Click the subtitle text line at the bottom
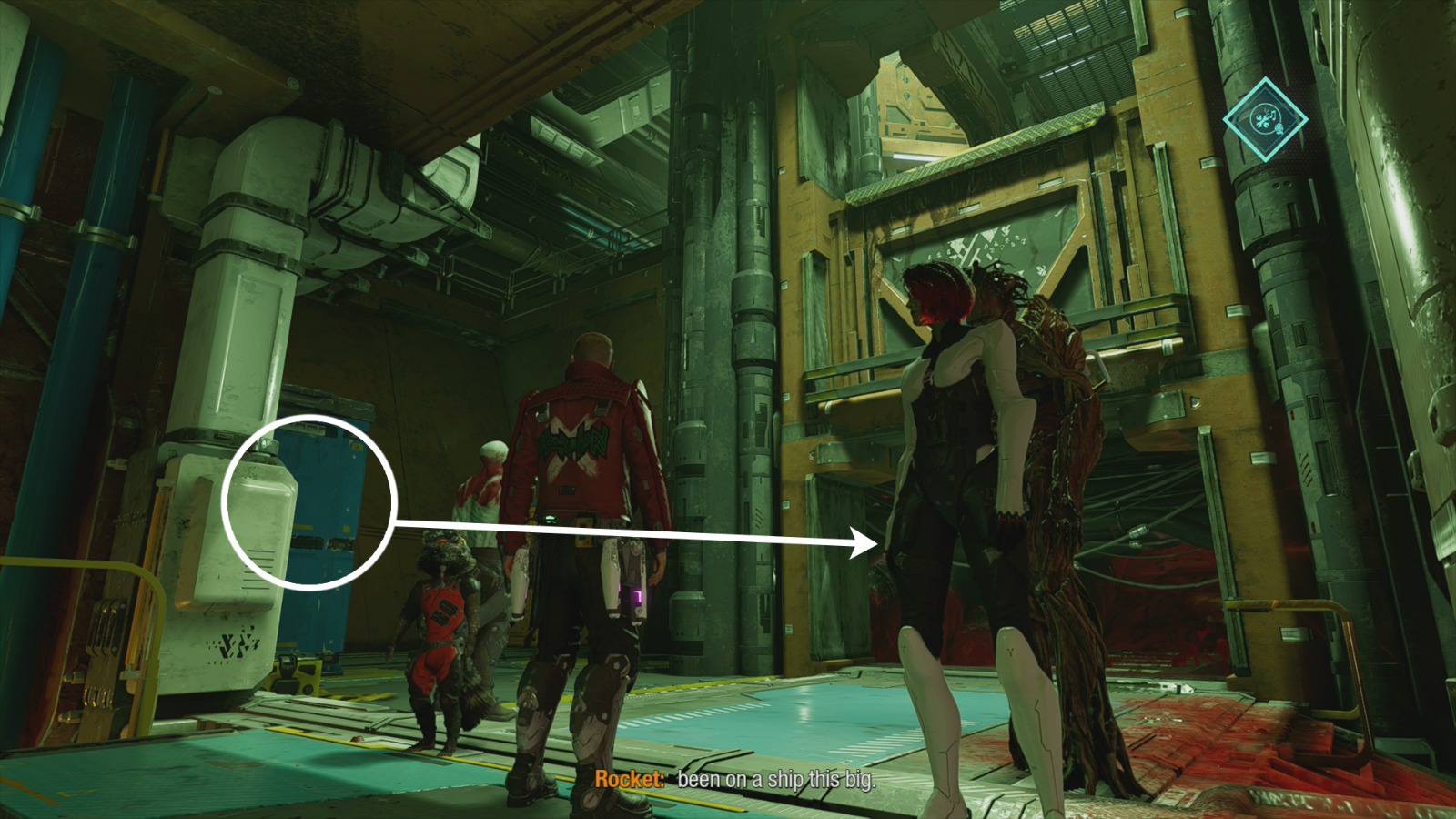The height and width of the screenshot is (819, 1456). tap(773, 780)
